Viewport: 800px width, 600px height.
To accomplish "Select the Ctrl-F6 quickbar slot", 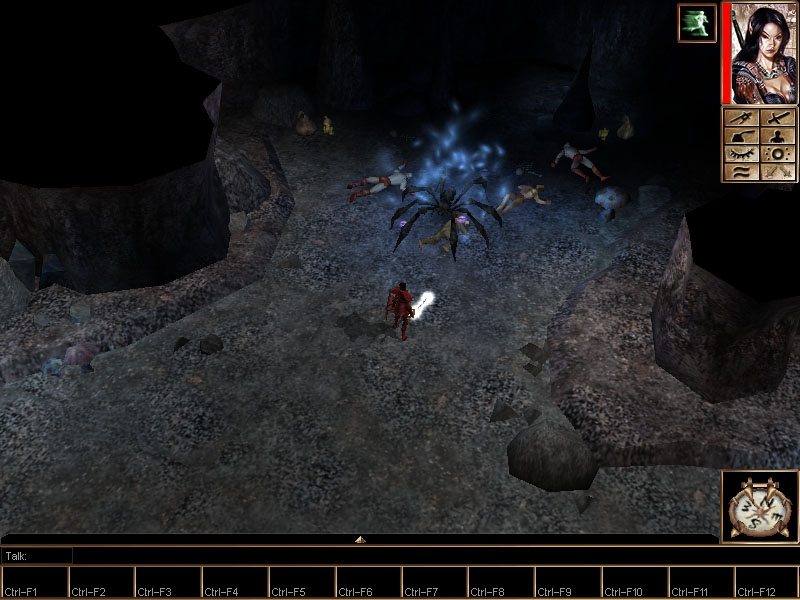I will point(368,582).
